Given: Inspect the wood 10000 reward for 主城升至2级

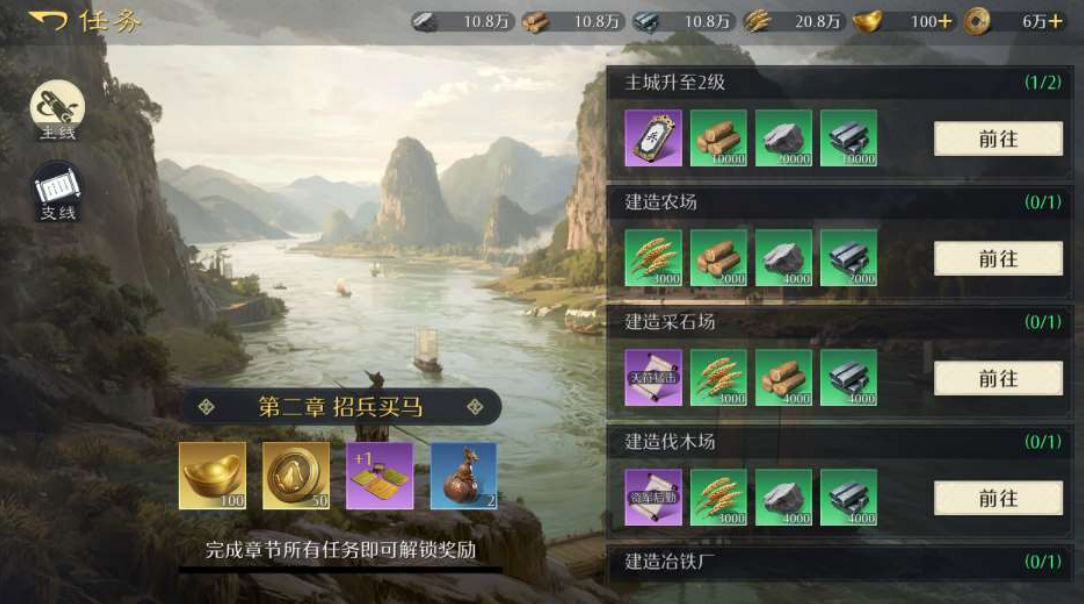Looking at the screenshot, I should (x=718, y=138).
